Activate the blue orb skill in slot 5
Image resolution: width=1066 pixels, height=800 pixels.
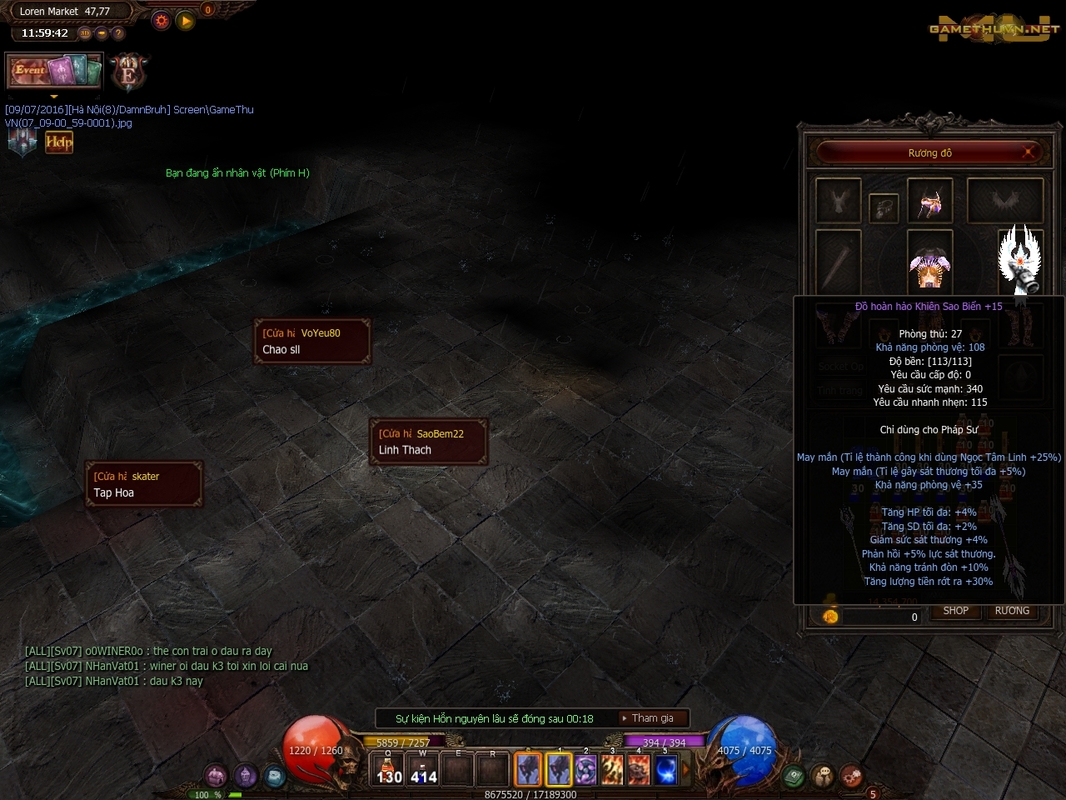665,770
